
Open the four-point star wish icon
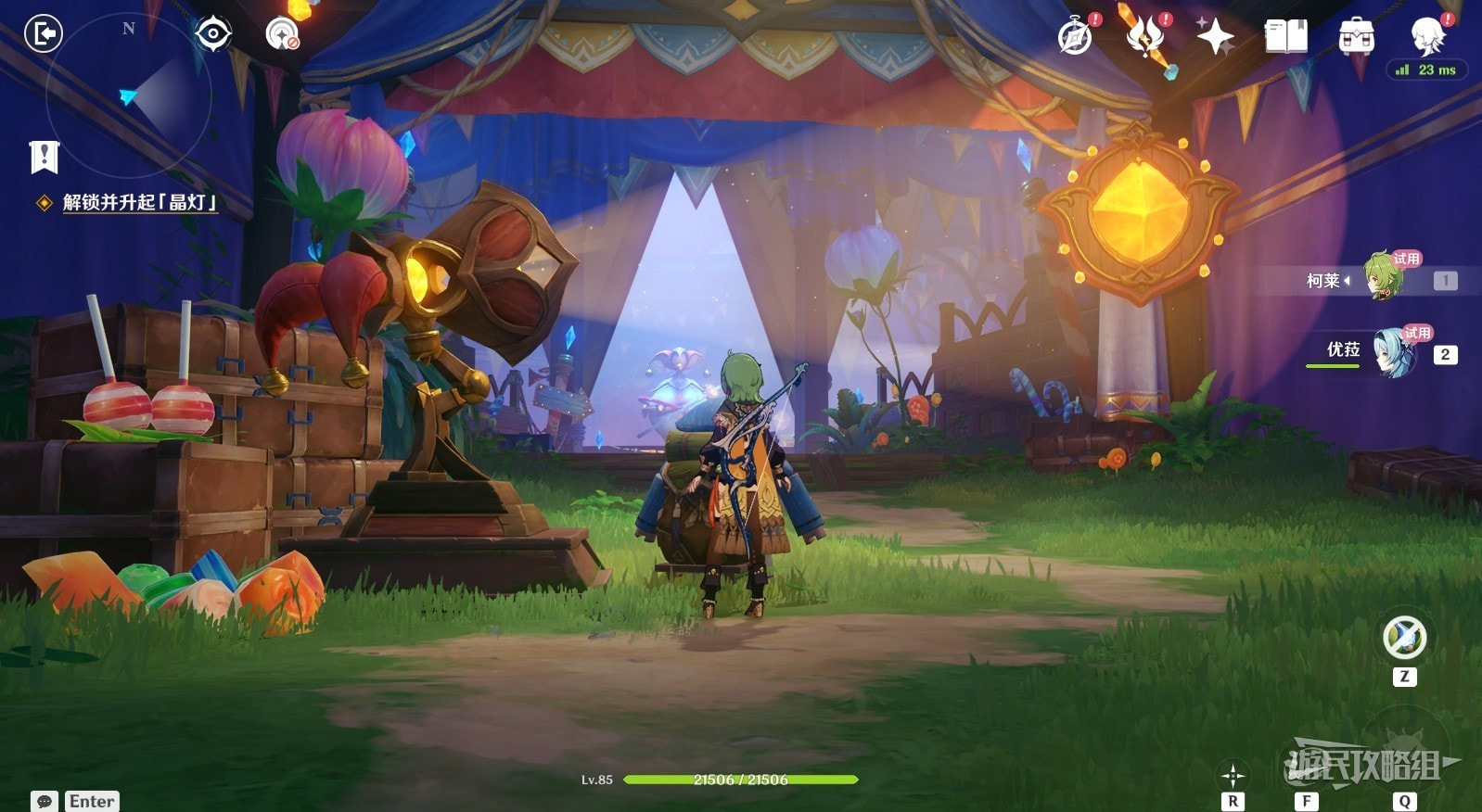click(1215, 36)
